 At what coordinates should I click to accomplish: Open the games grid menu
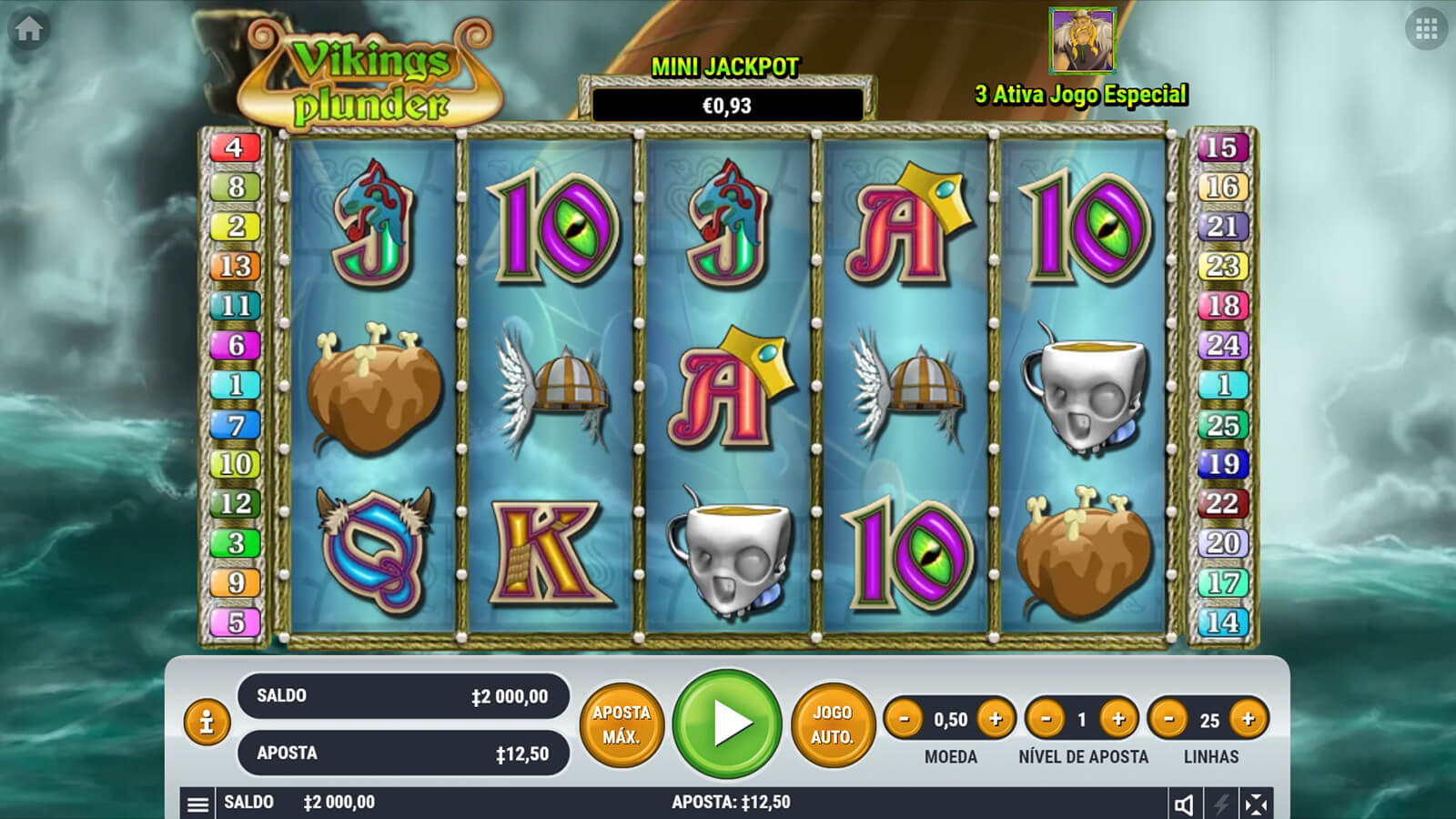(1426, 29)
